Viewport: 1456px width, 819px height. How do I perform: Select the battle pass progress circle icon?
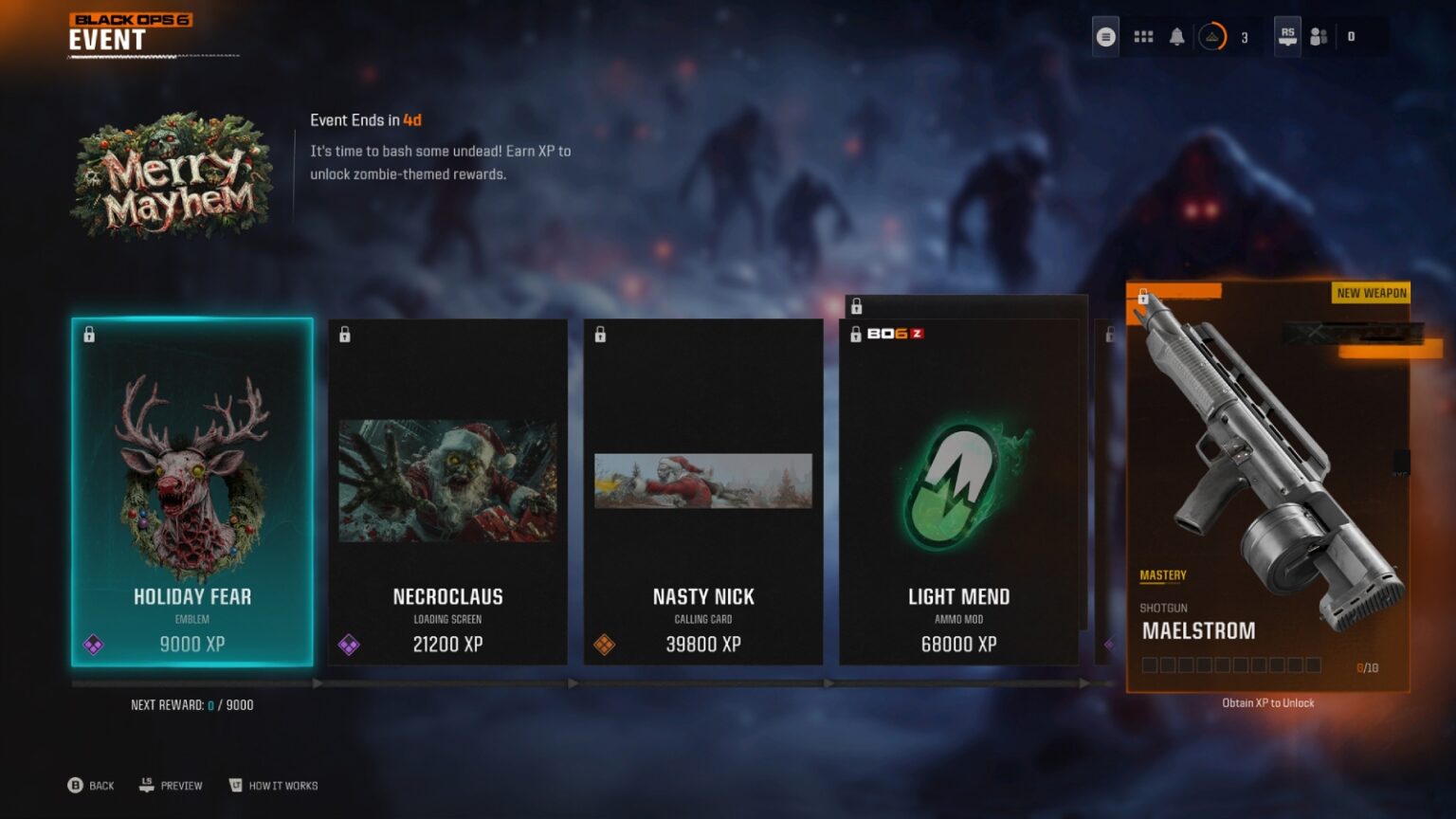click(1212, 36)
